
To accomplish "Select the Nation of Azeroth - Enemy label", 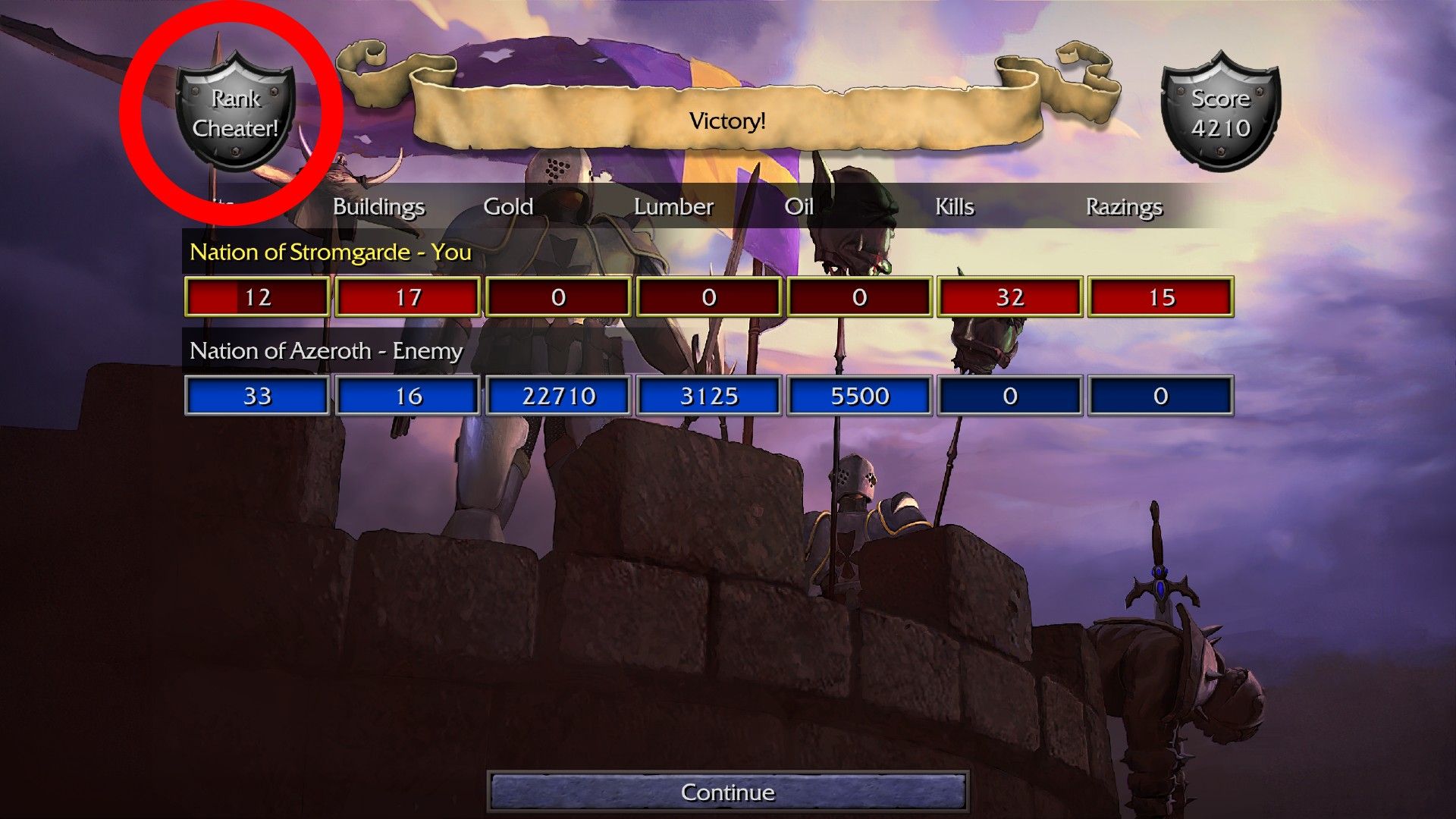I will pyautogui.click(x=326, y=350).
